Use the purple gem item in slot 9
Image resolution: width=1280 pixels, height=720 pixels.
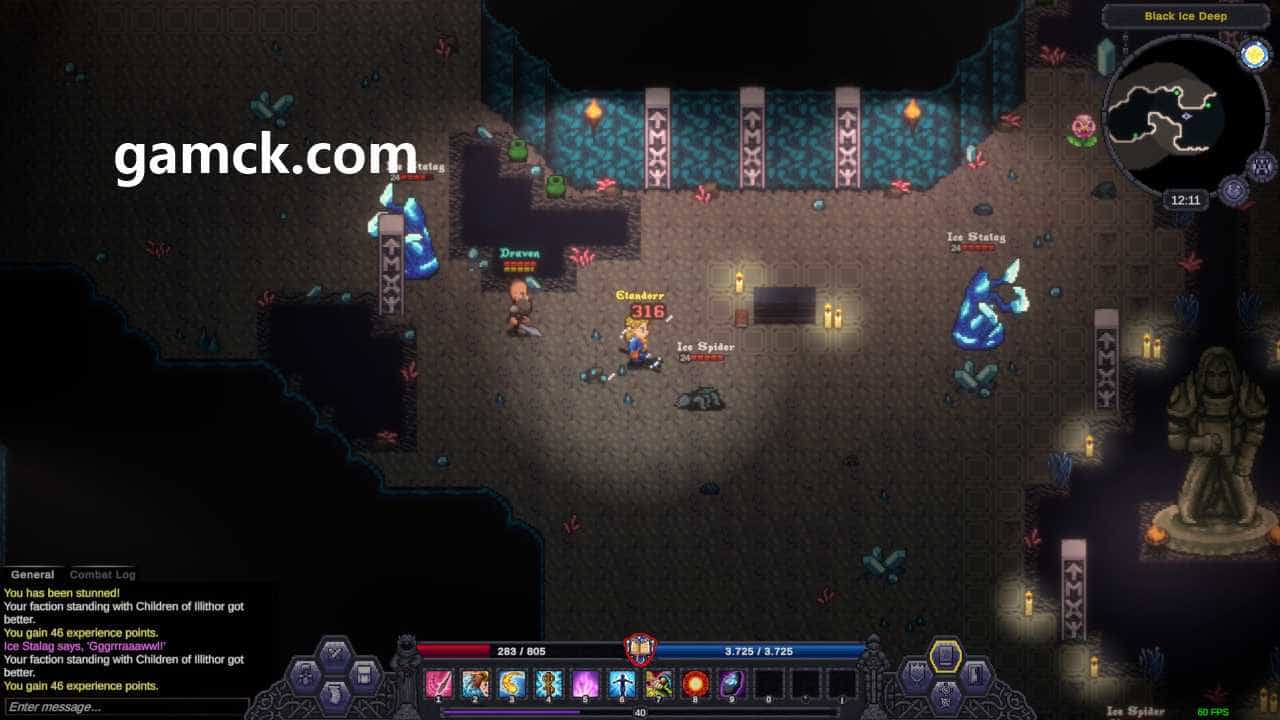732,684
